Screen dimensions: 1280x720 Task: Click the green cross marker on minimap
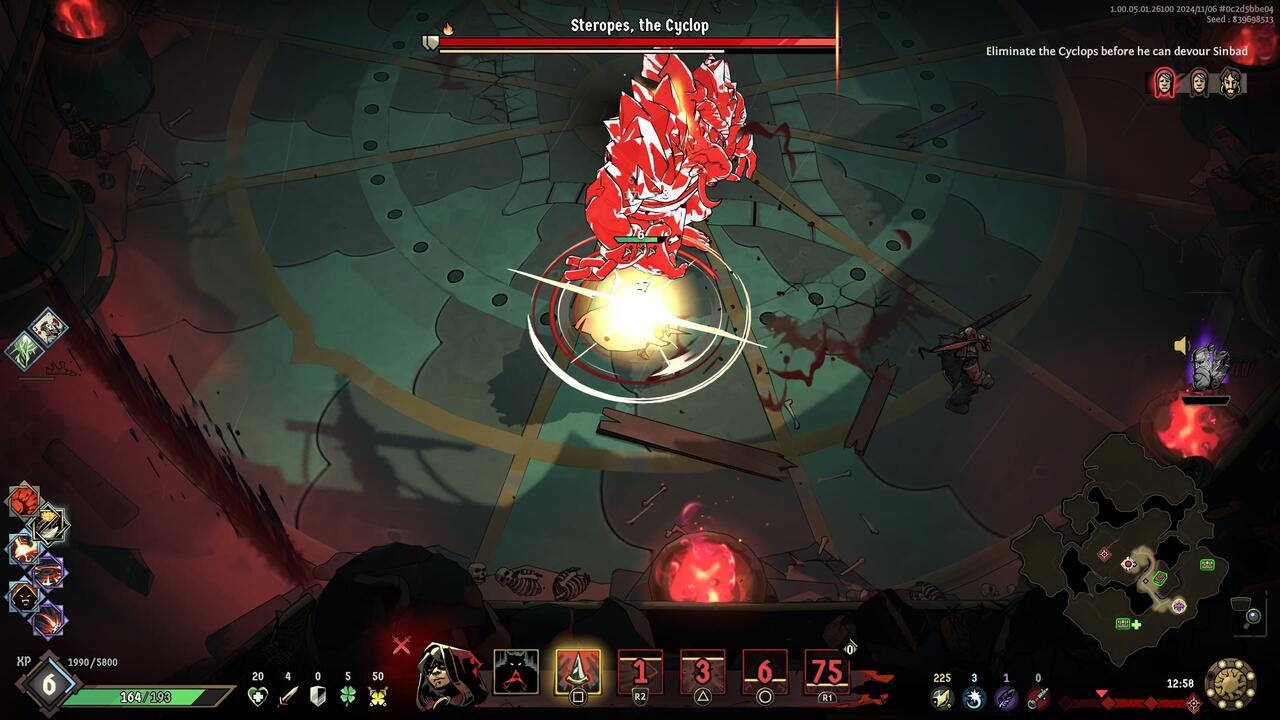(1136, 625)
